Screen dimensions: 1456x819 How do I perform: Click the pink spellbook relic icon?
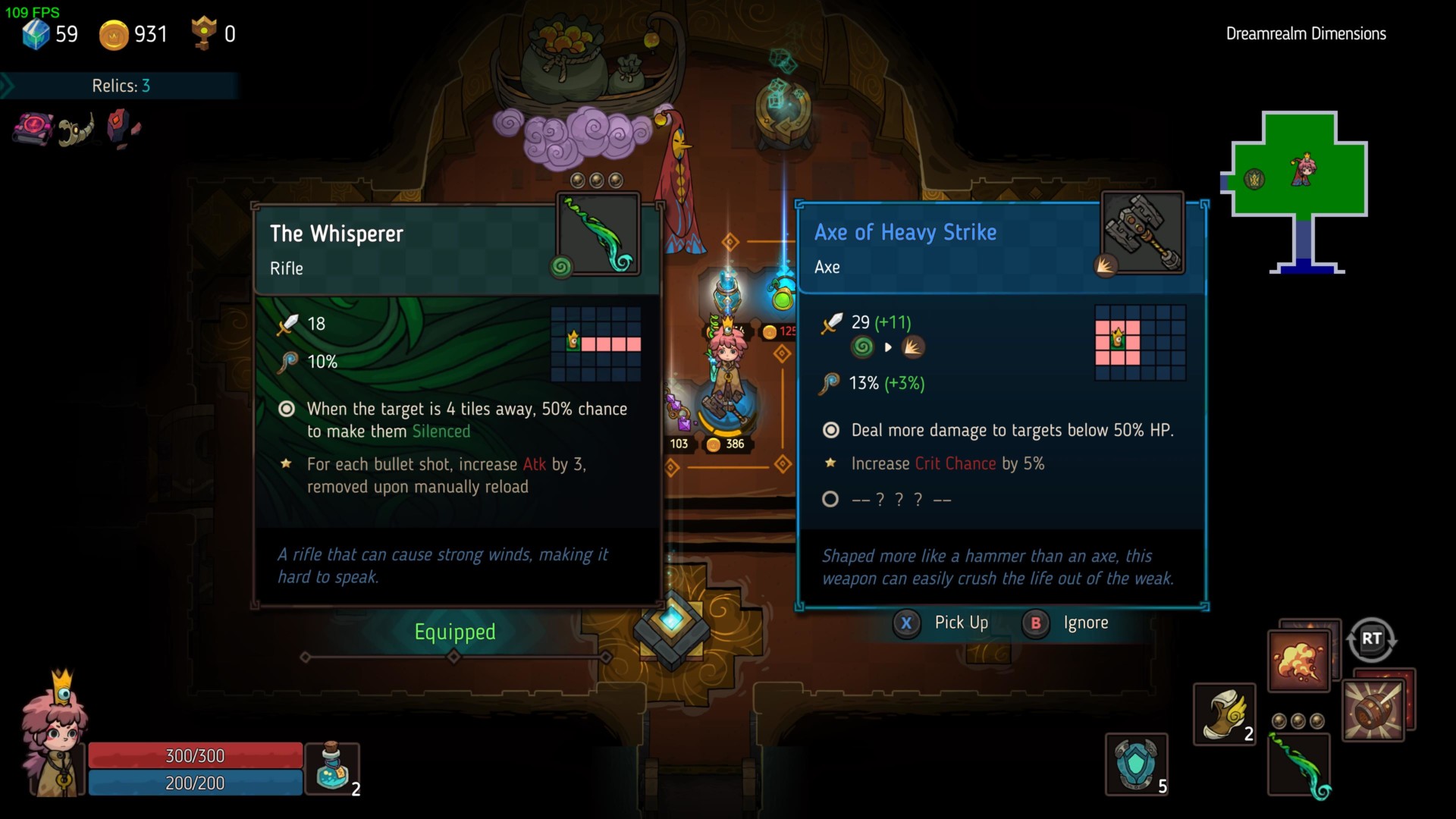tap(33, 127)
